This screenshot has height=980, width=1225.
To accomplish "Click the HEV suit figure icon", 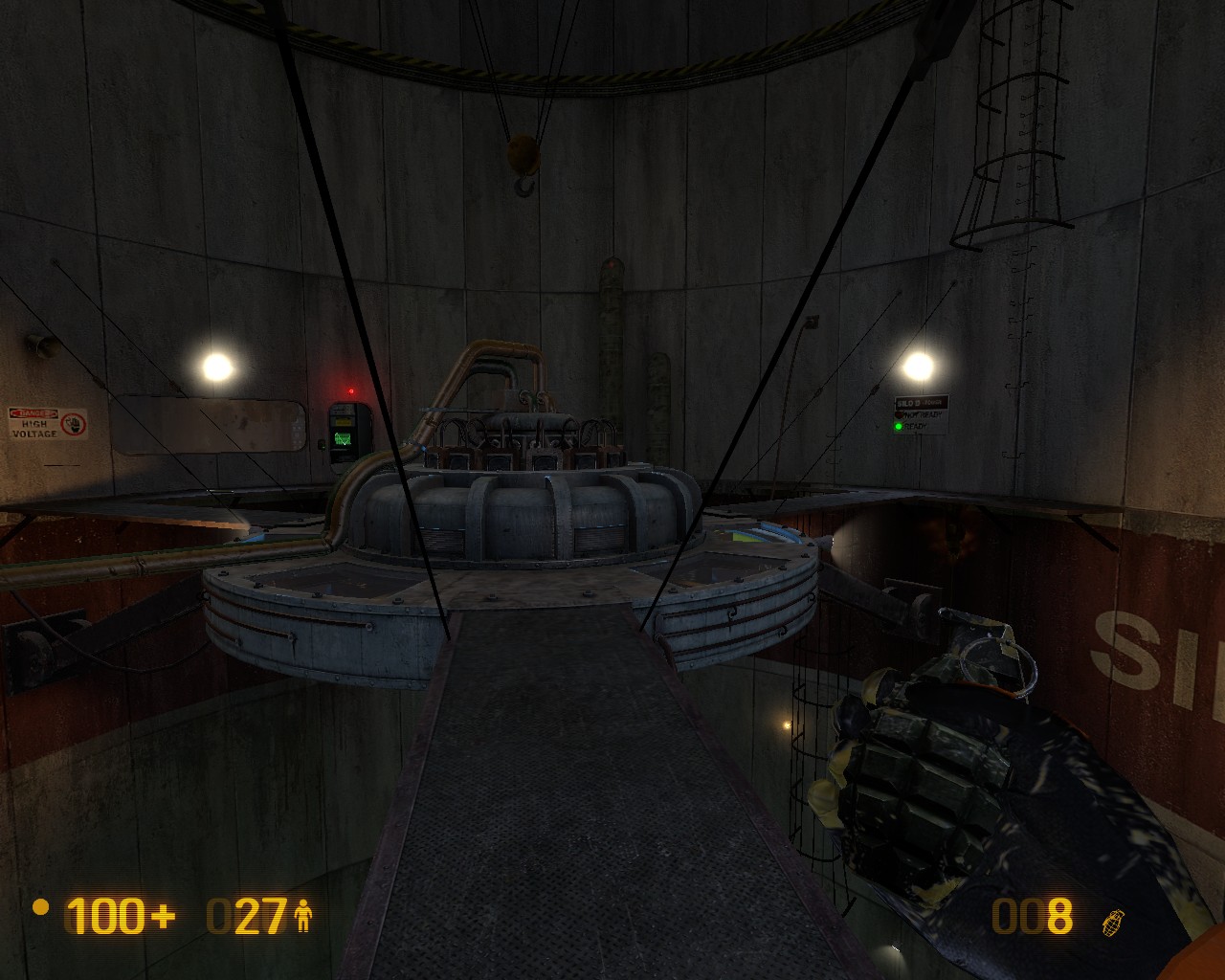I will pos(304,917).
